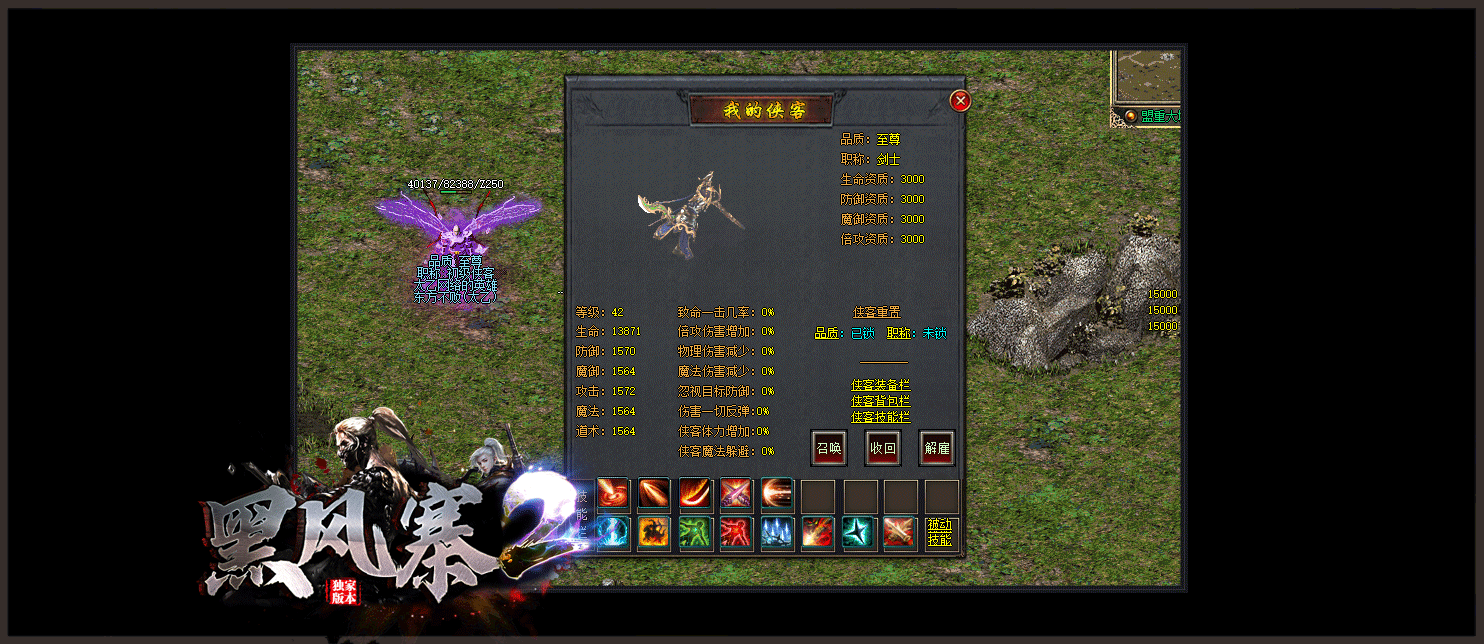The image size is (1484, 644).
Task: Click the 召唤 summon button
Action: pyautogui.click(x=828, y=448)
